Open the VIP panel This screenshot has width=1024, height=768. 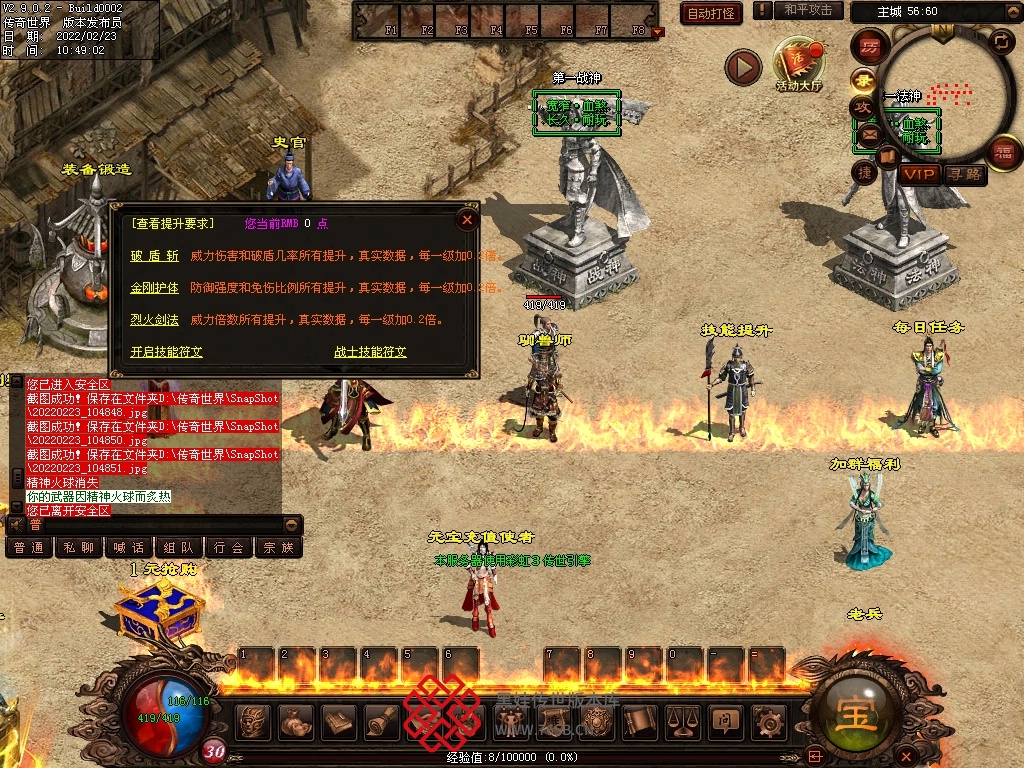pyautogui.click(x=919, y=174)
